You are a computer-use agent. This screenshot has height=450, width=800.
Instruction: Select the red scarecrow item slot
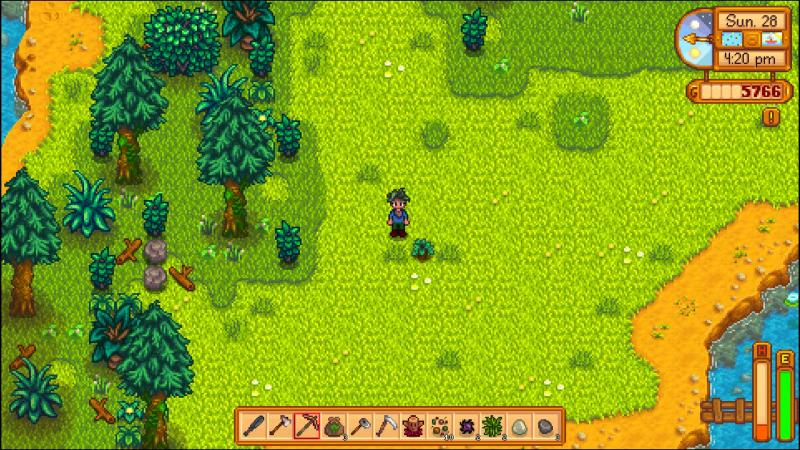pos(412,425)
